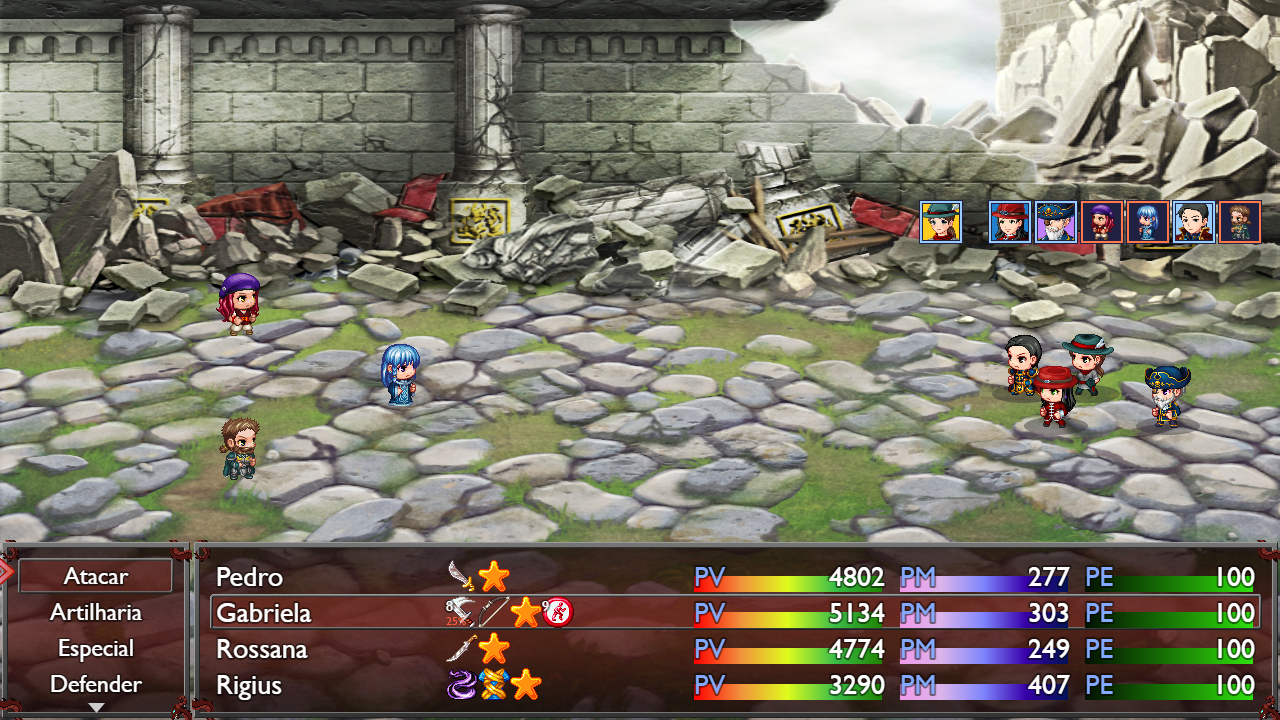The image size is (1280, 720).
Task: Select Rigius's party status row
Action: [734, 685]
